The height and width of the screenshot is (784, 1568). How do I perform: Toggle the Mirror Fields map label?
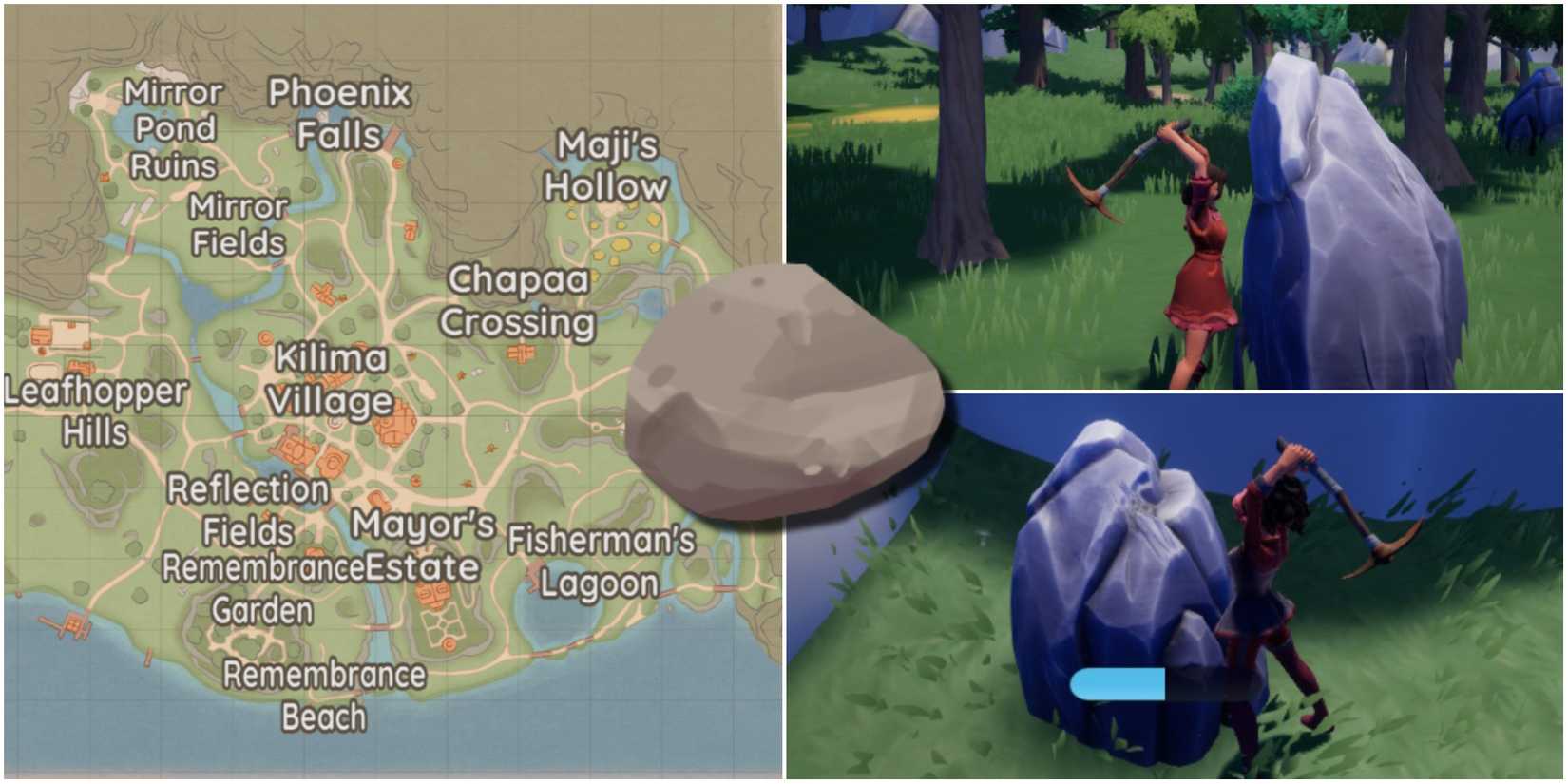238,223
